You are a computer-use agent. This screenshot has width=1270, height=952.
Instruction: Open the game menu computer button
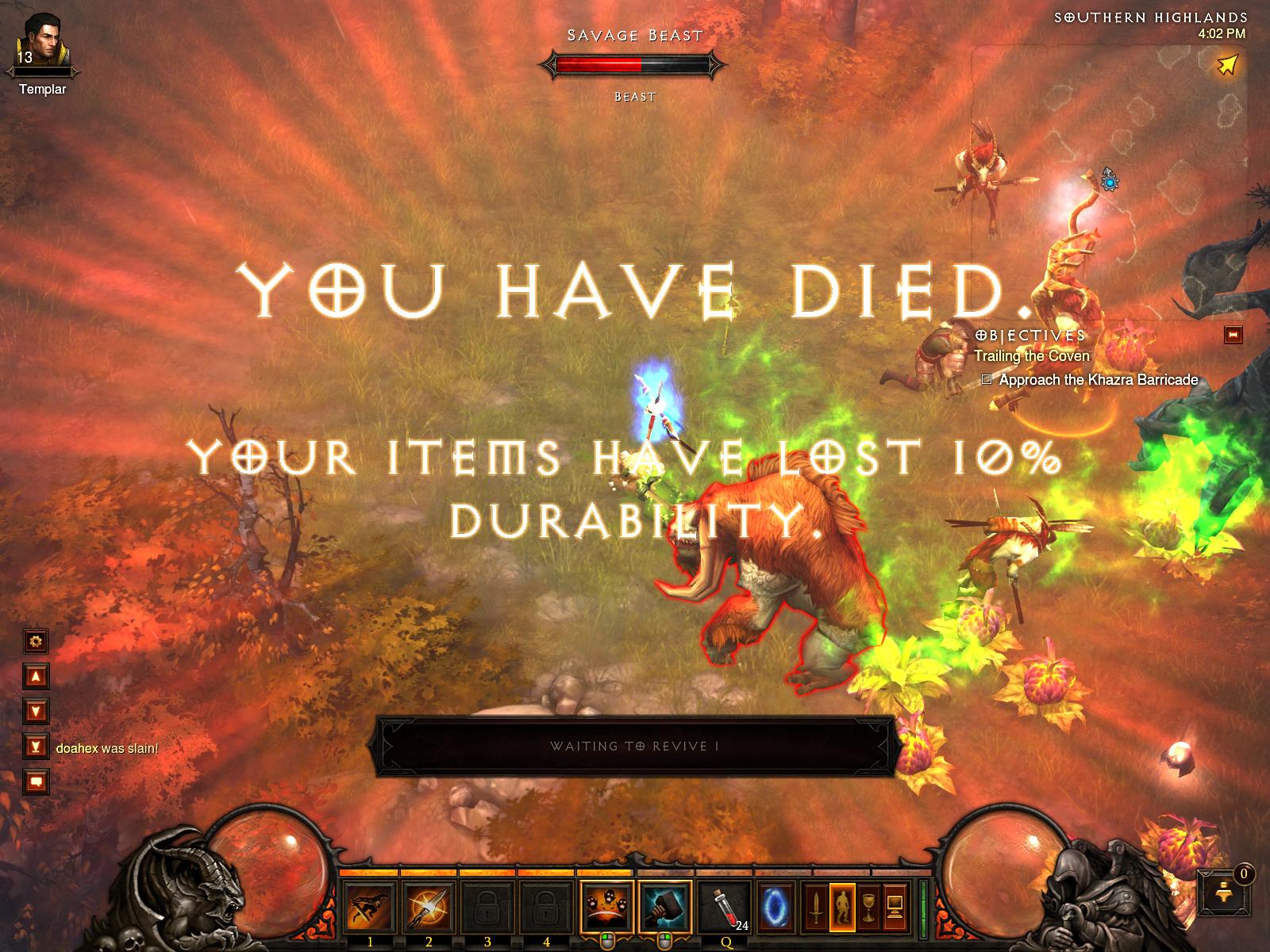pyautogui.click(x=895, y=906)
